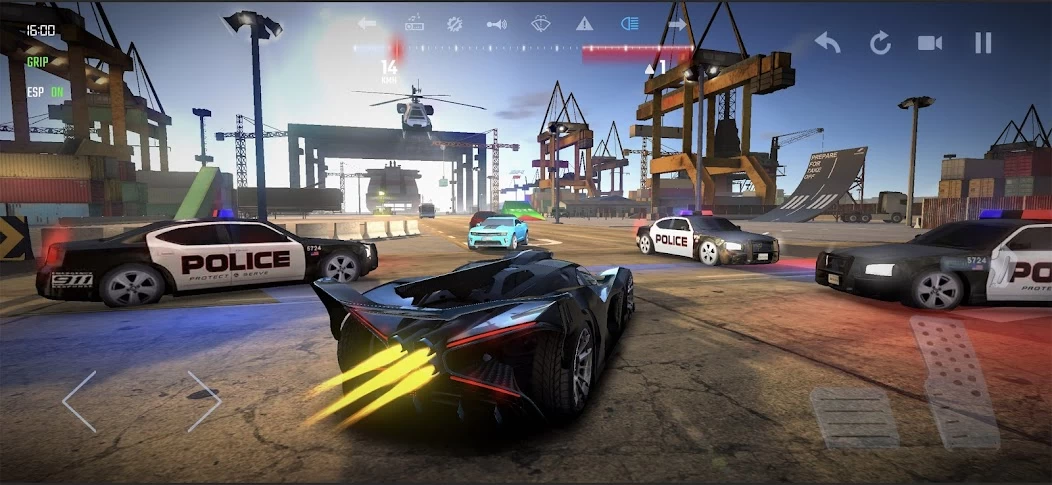This screenshot has width=1052, height=485.
Task: Change the GRIP drive mode
Action: [38, 60]
